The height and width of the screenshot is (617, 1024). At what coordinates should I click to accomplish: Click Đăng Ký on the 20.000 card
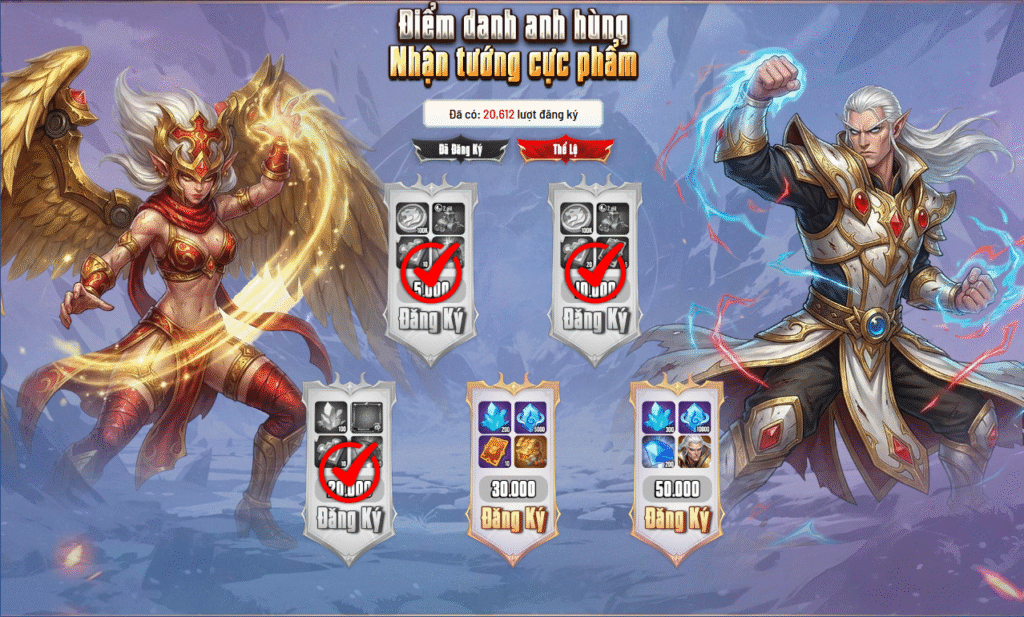click(x=349, y=521)
